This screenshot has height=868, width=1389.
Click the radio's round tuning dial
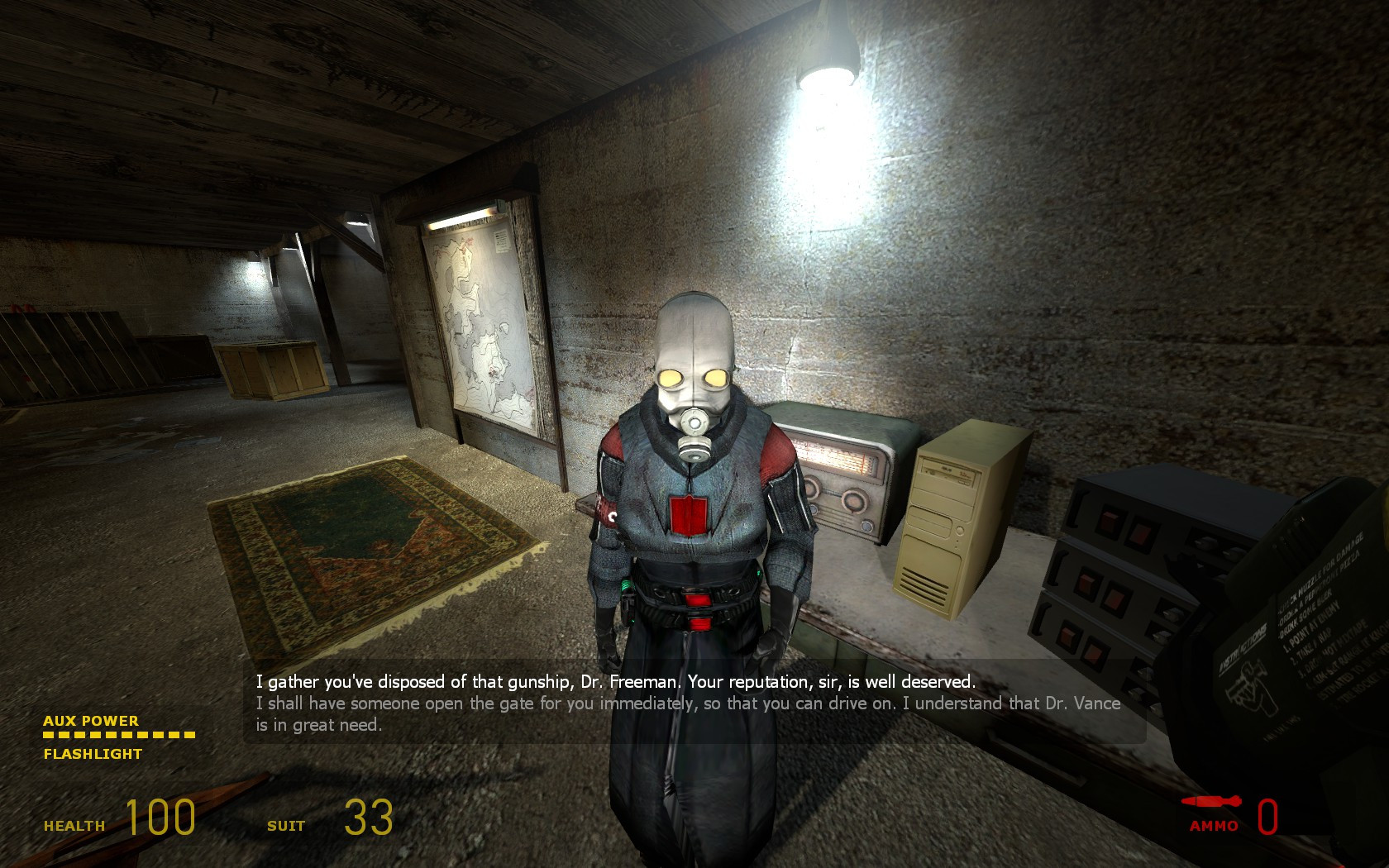[x=853, y=498]
